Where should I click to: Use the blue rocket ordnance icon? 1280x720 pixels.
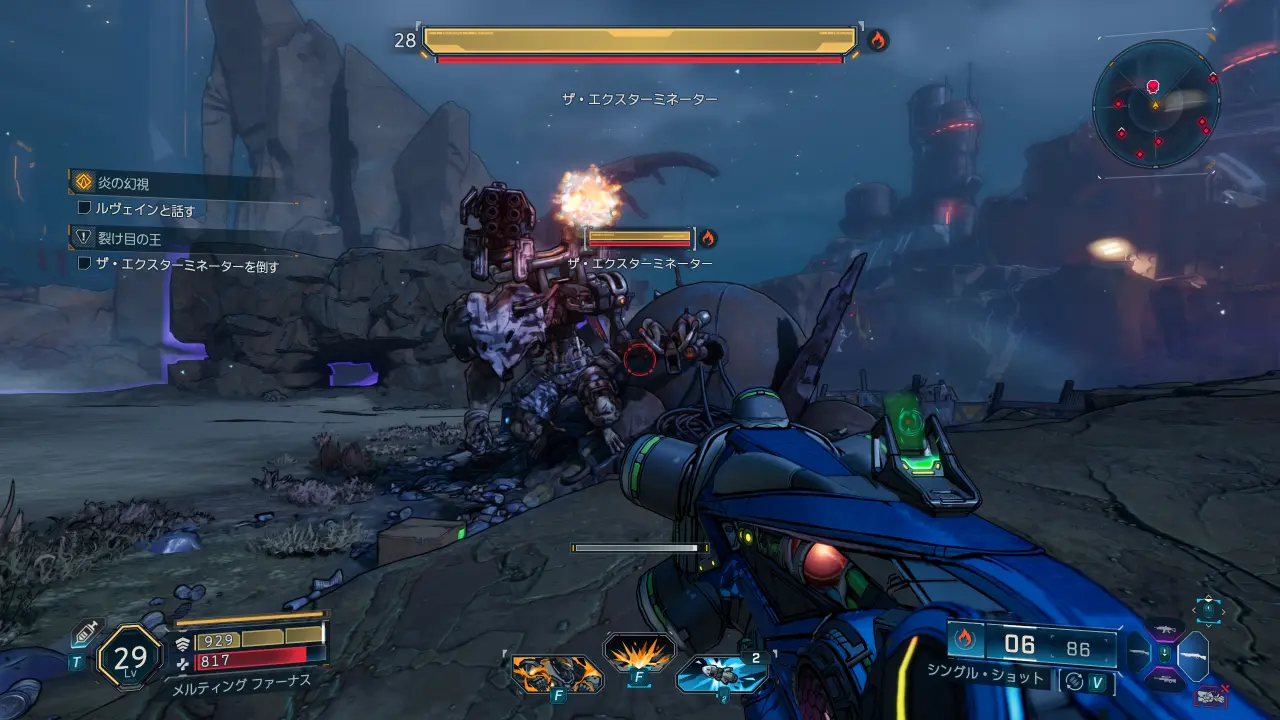click(721, 674)
